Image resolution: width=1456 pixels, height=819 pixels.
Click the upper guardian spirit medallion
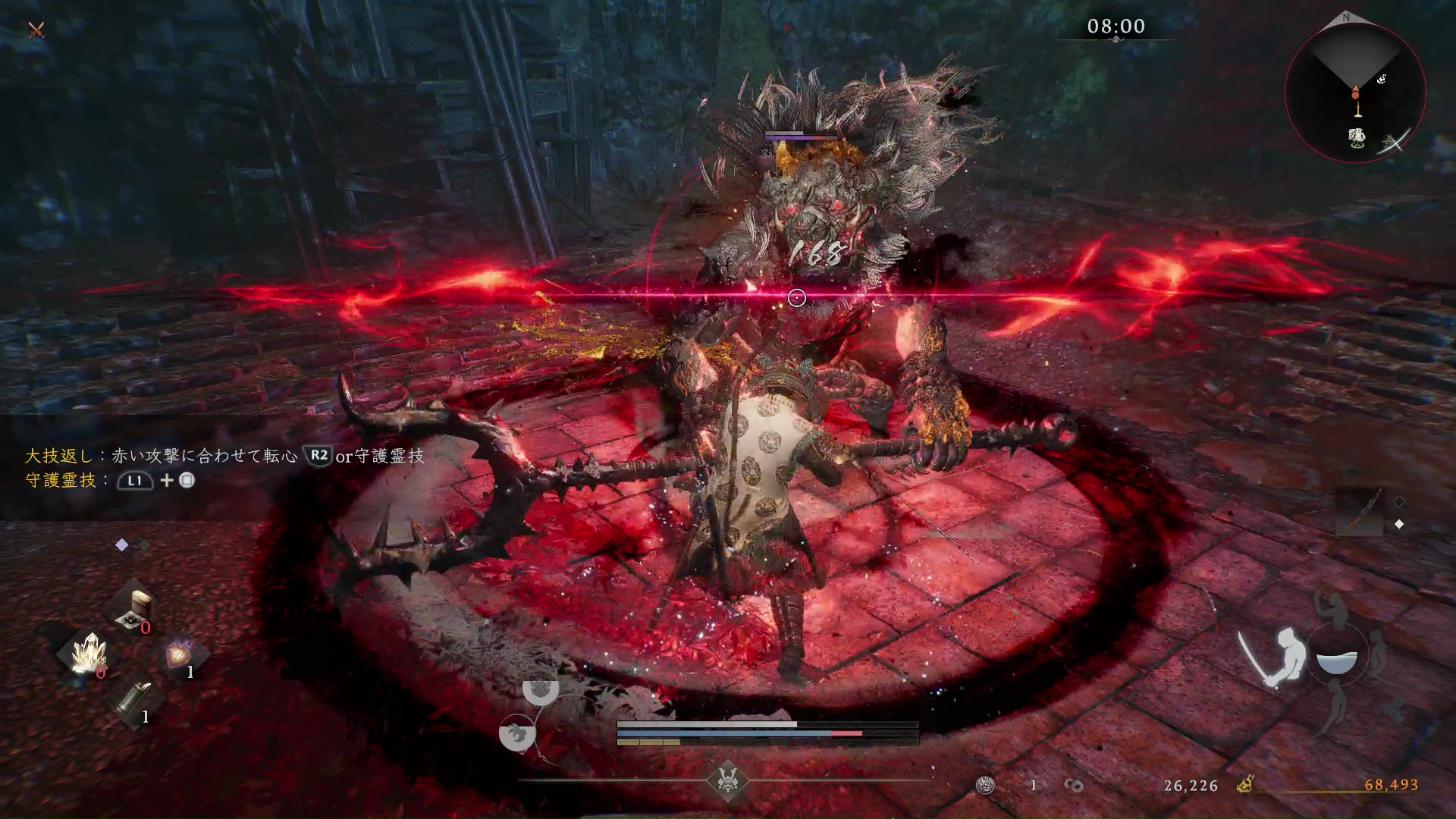[x=540, y=688]
